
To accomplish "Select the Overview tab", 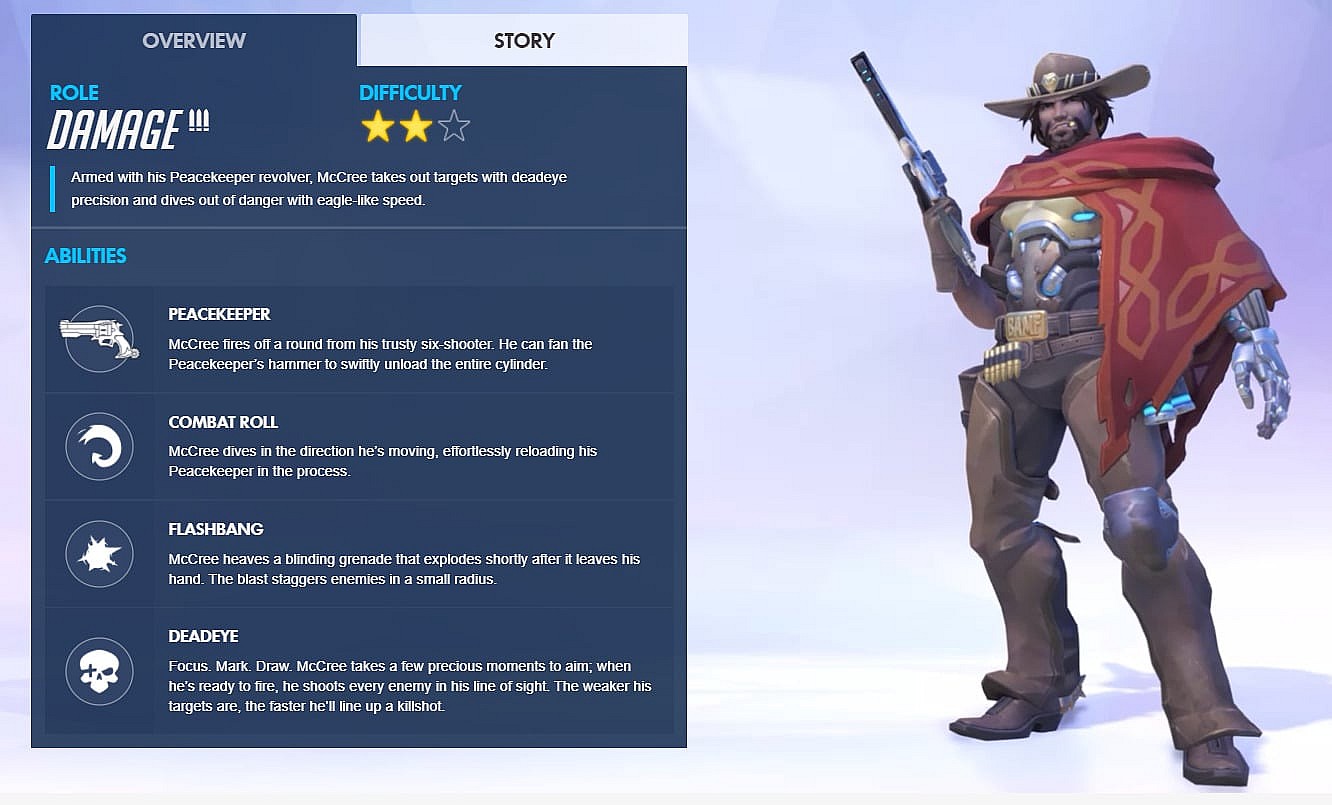I will pyautogui.click(x=194, y=41).
